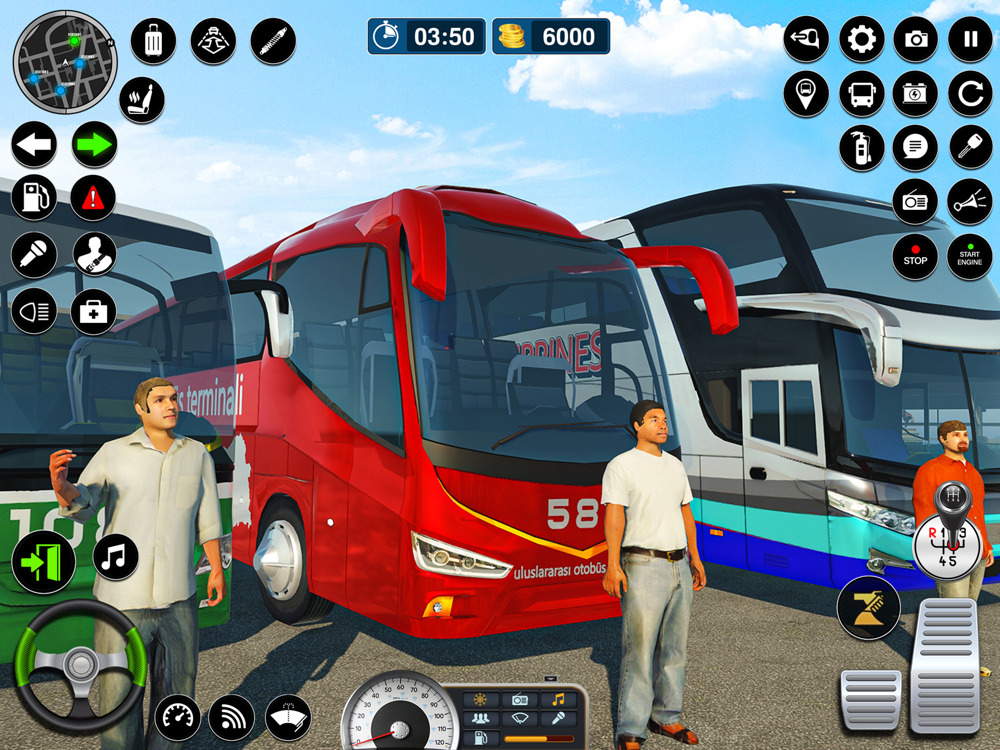Open the chat message bubble

(x=915, y=149)
